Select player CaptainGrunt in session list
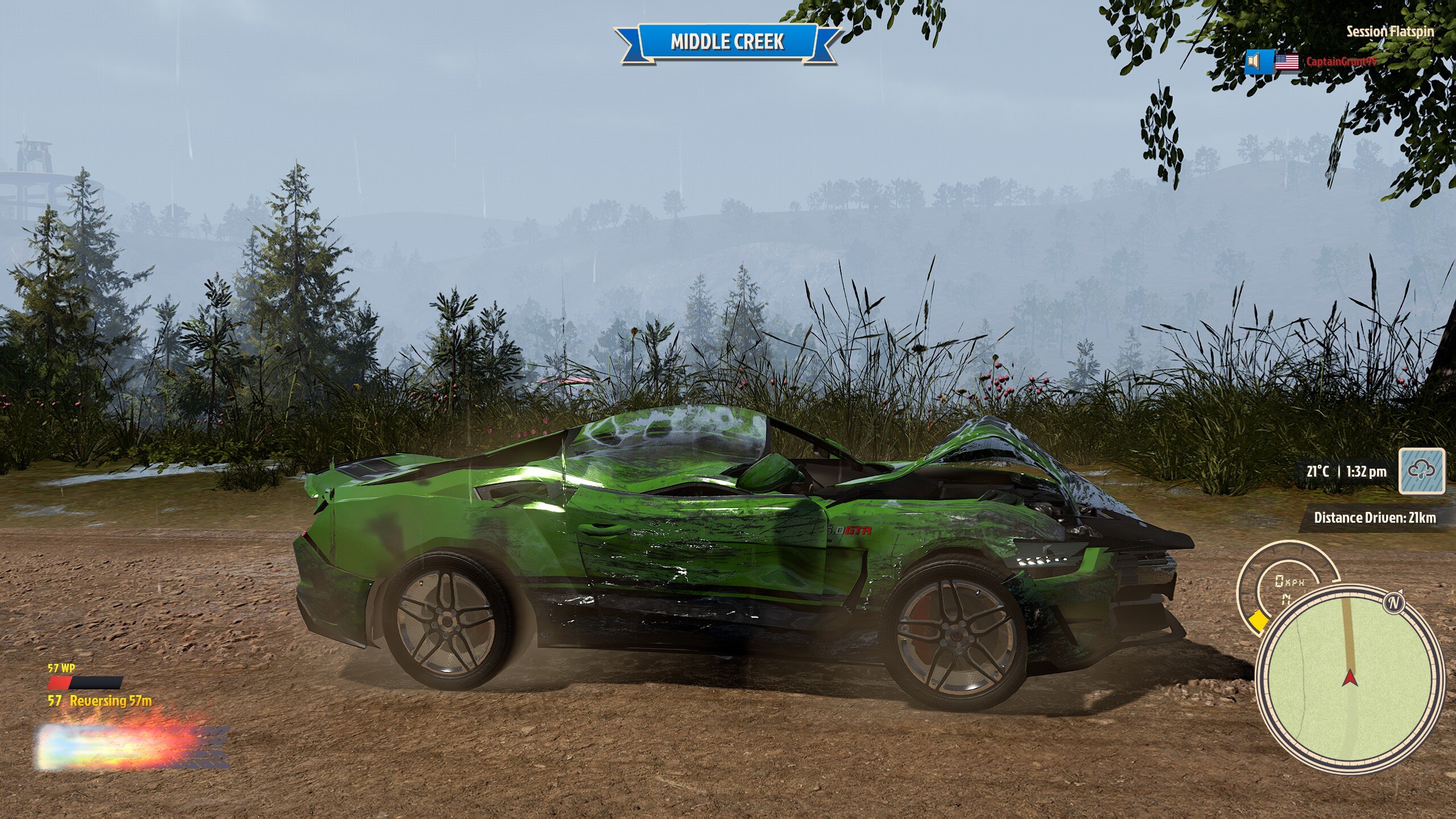This screenshot has width=1456, height=819. tap(1341, 61)
